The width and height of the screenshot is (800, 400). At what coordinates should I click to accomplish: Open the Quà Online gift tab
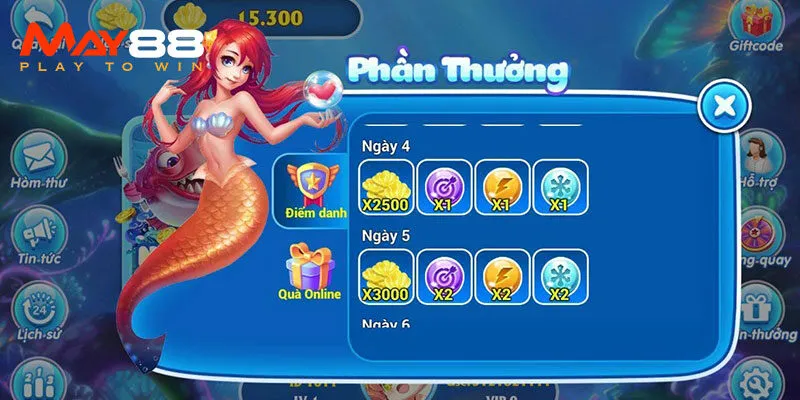308,270
